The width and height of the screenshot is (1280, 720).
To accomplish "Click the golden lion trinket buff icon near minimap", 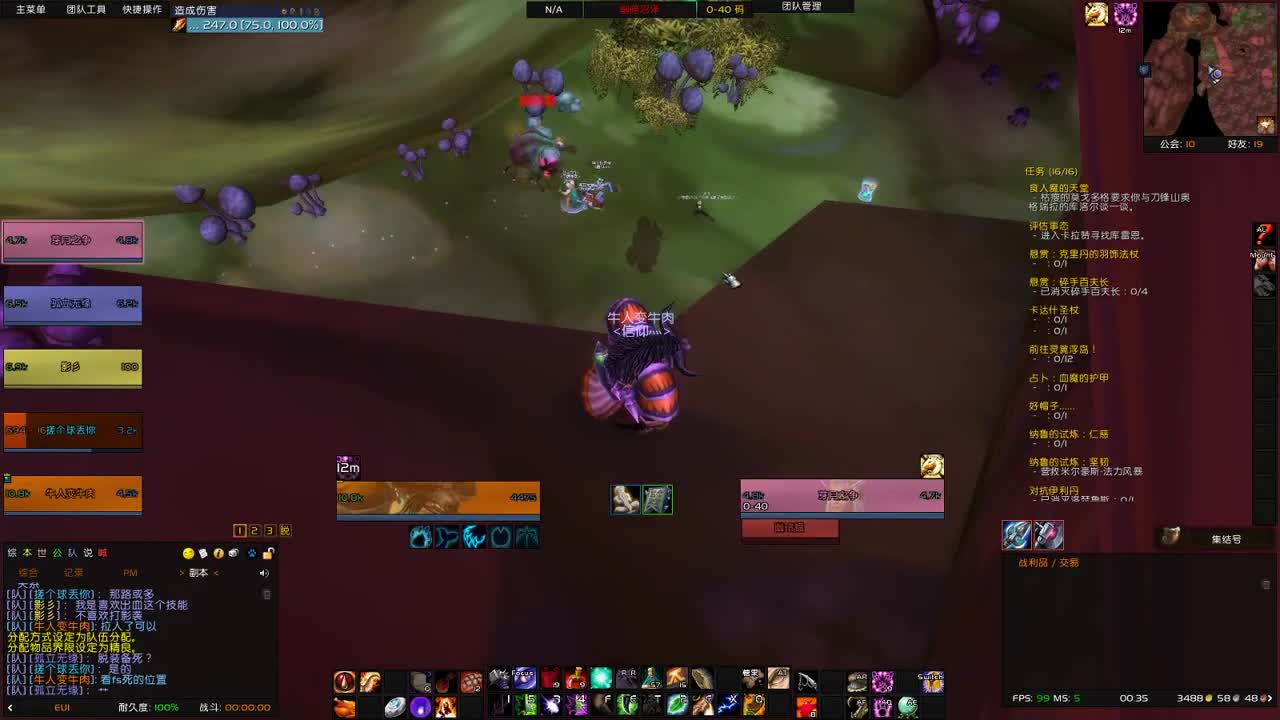I will pyautogui.click(x=1096, y=12).
